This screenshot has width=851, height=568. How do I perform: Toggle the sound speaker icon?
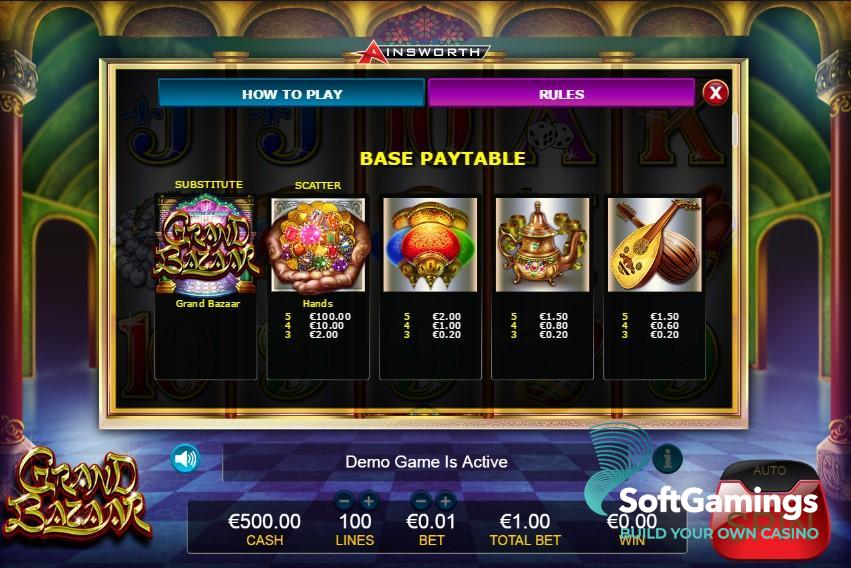coord(185,459)
